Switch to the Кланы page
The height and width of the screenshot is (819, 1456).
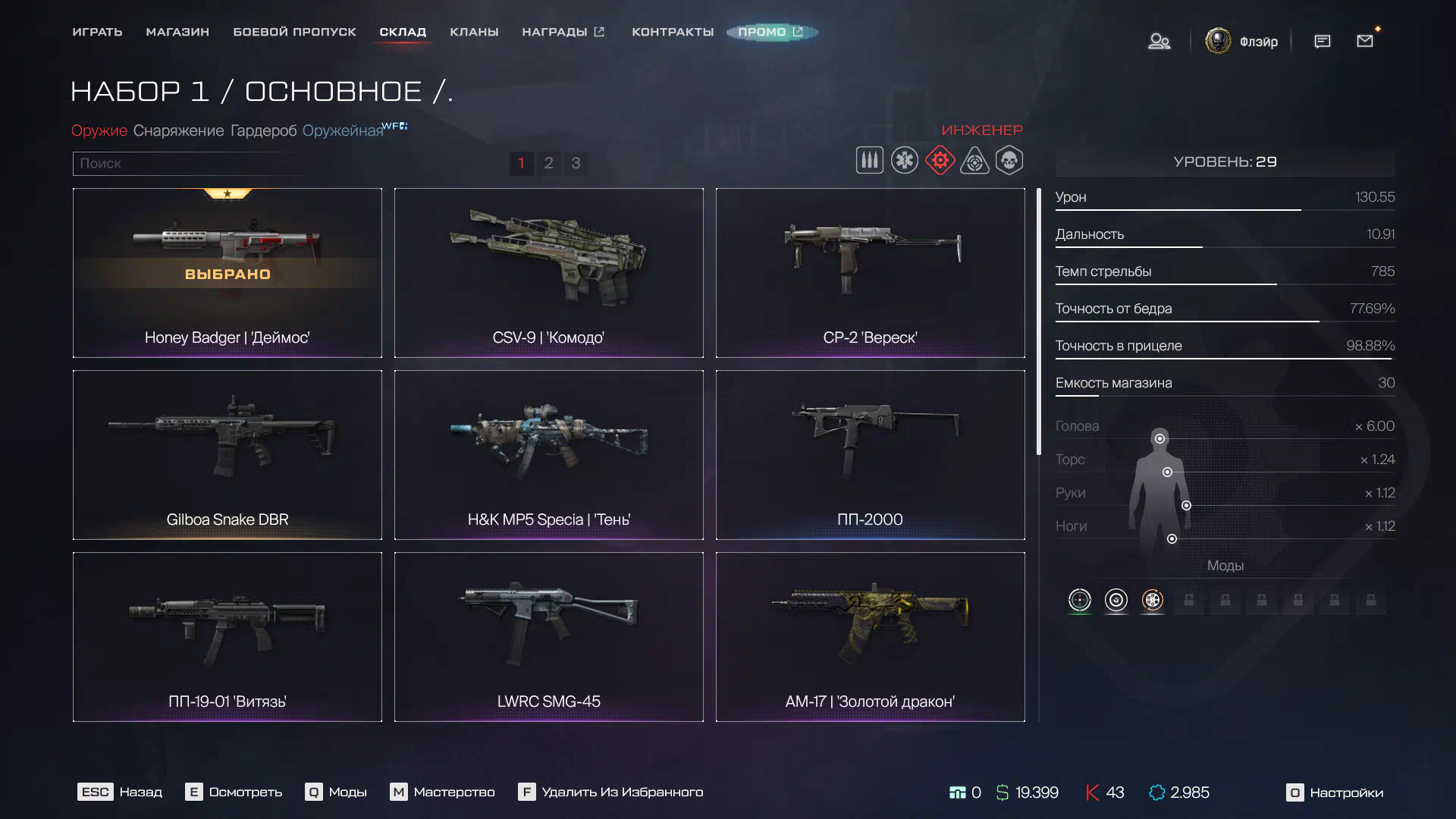(x=474, y=32)
